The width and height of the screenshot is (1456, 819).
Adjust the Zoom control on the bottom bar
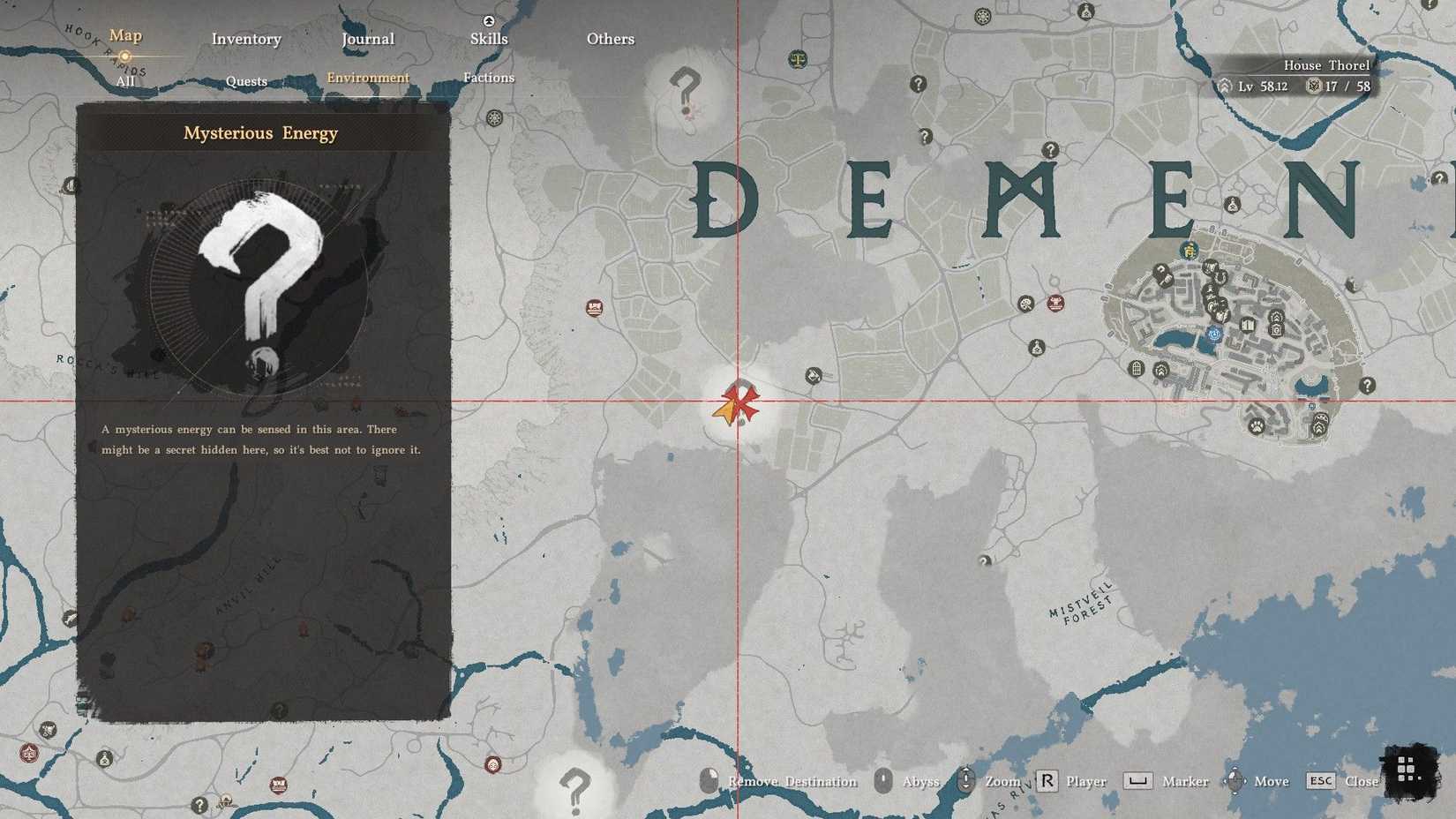[1002, 782]
